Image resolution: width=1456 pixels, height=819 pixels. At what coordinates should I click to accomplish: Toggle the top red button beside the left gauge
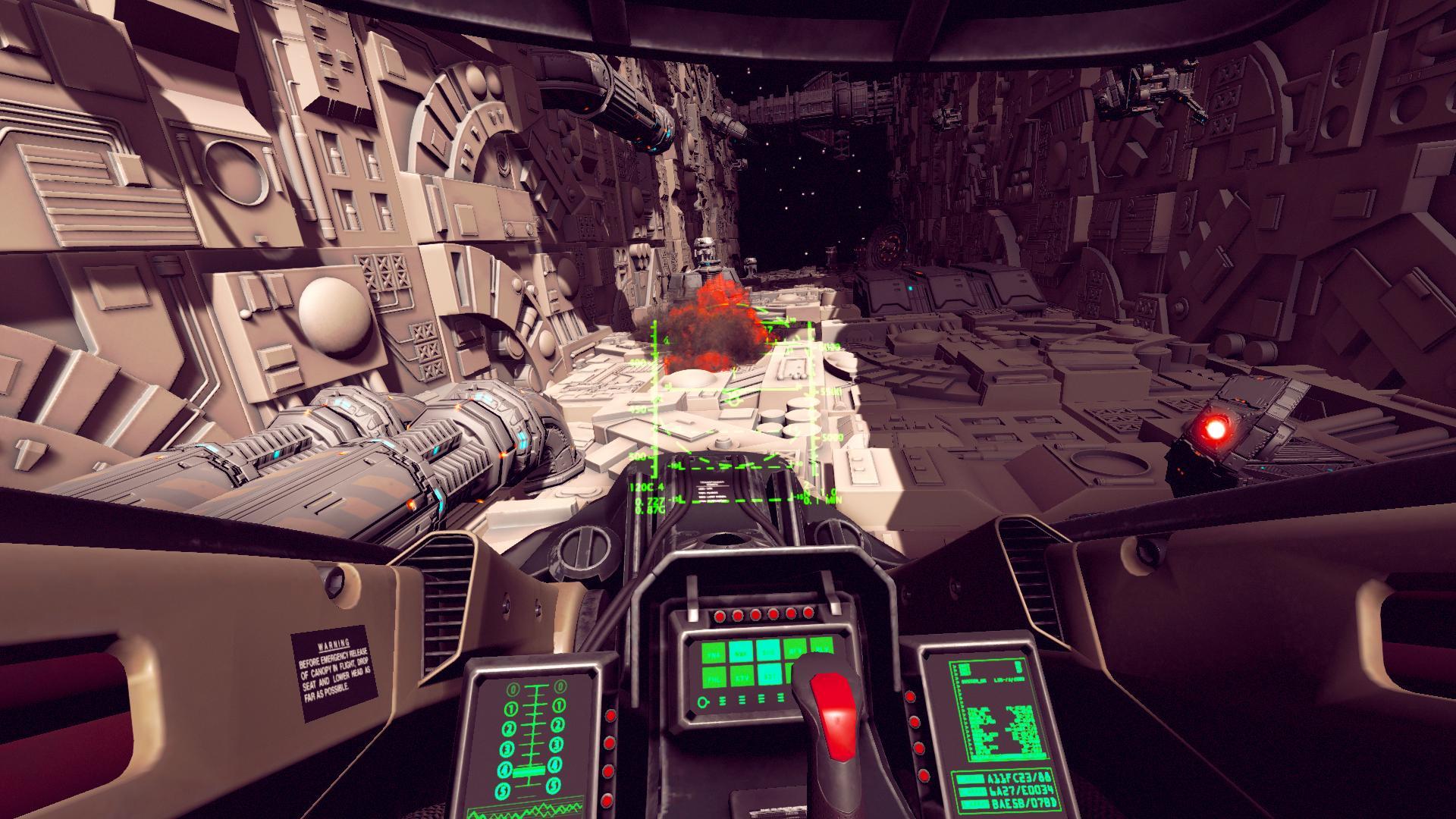point(610,716)
